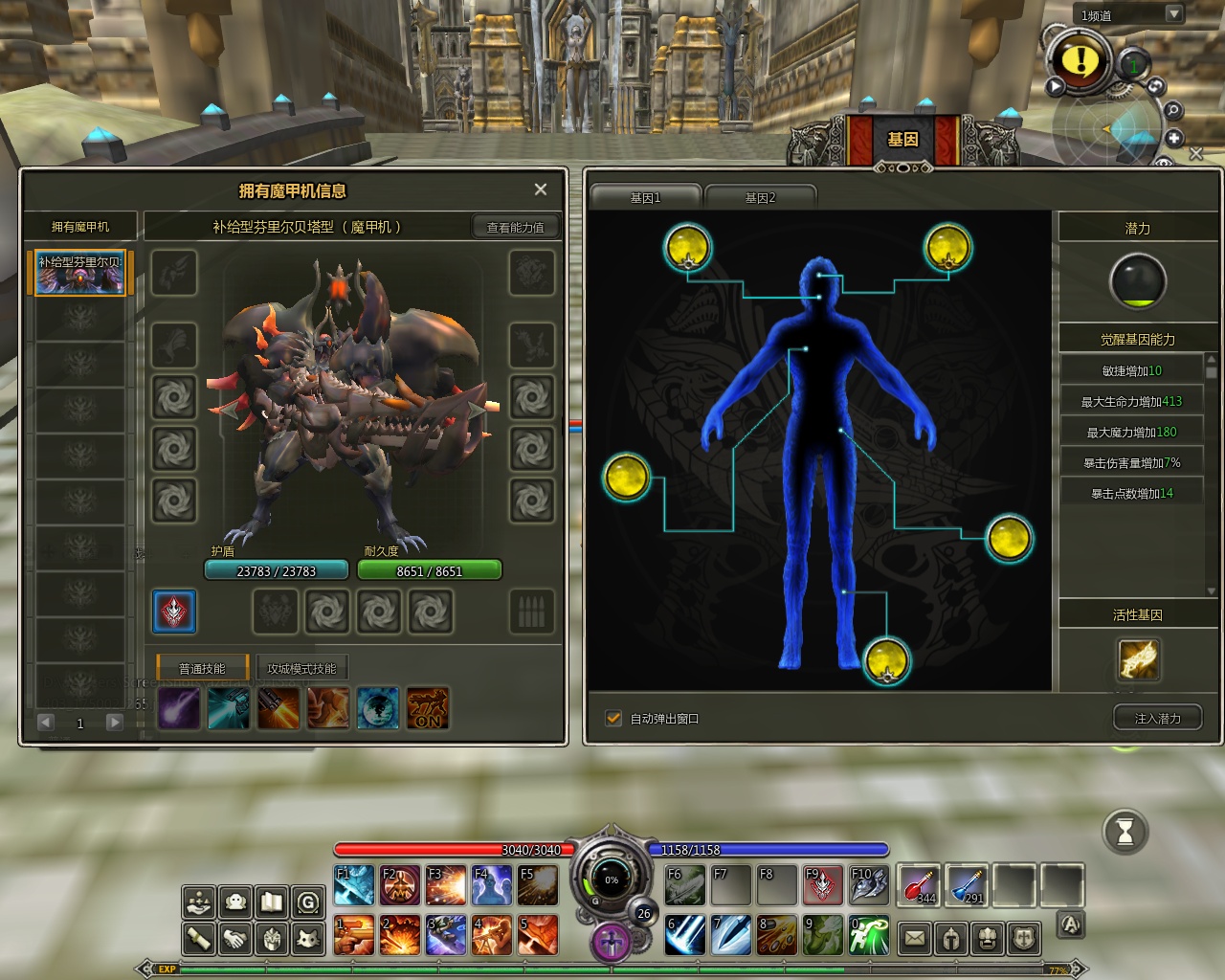Close the 拥有魔甲机信息 mecha info window

(541, 189)
